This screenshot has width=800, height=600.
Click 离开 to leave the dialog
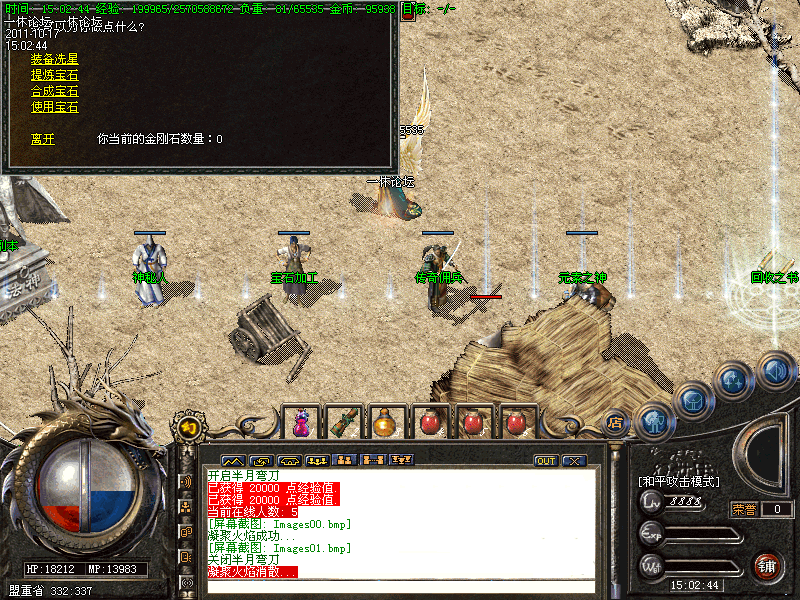coord(42,139)
